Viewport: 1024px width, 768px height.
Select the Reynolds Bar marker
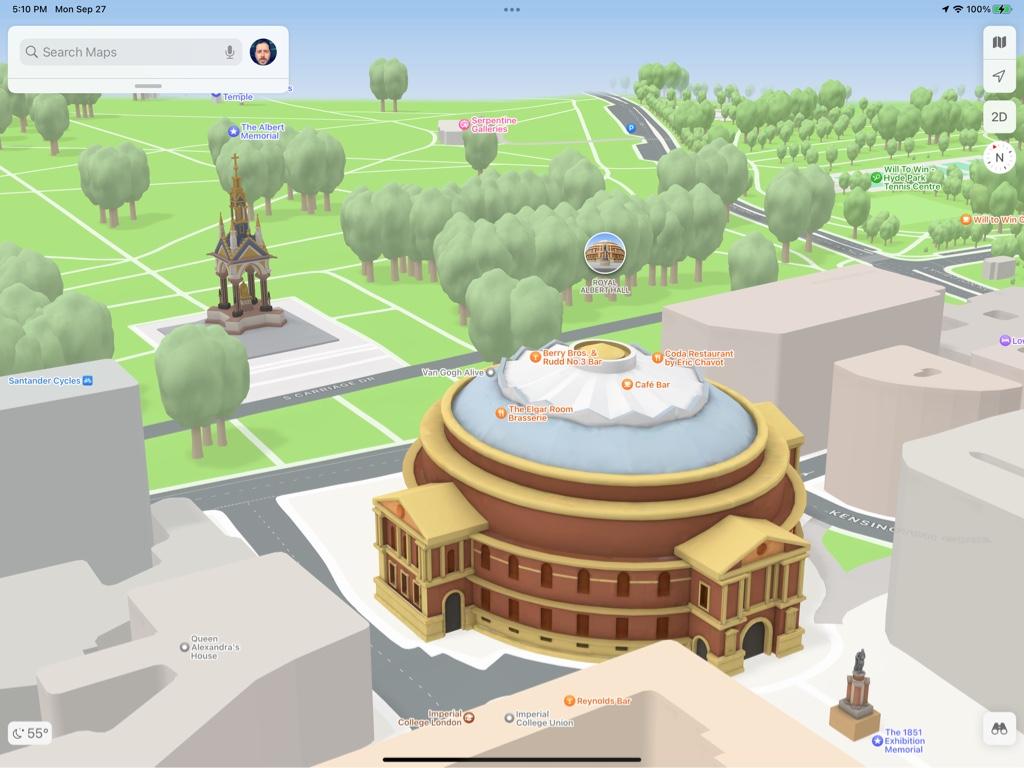570,701
